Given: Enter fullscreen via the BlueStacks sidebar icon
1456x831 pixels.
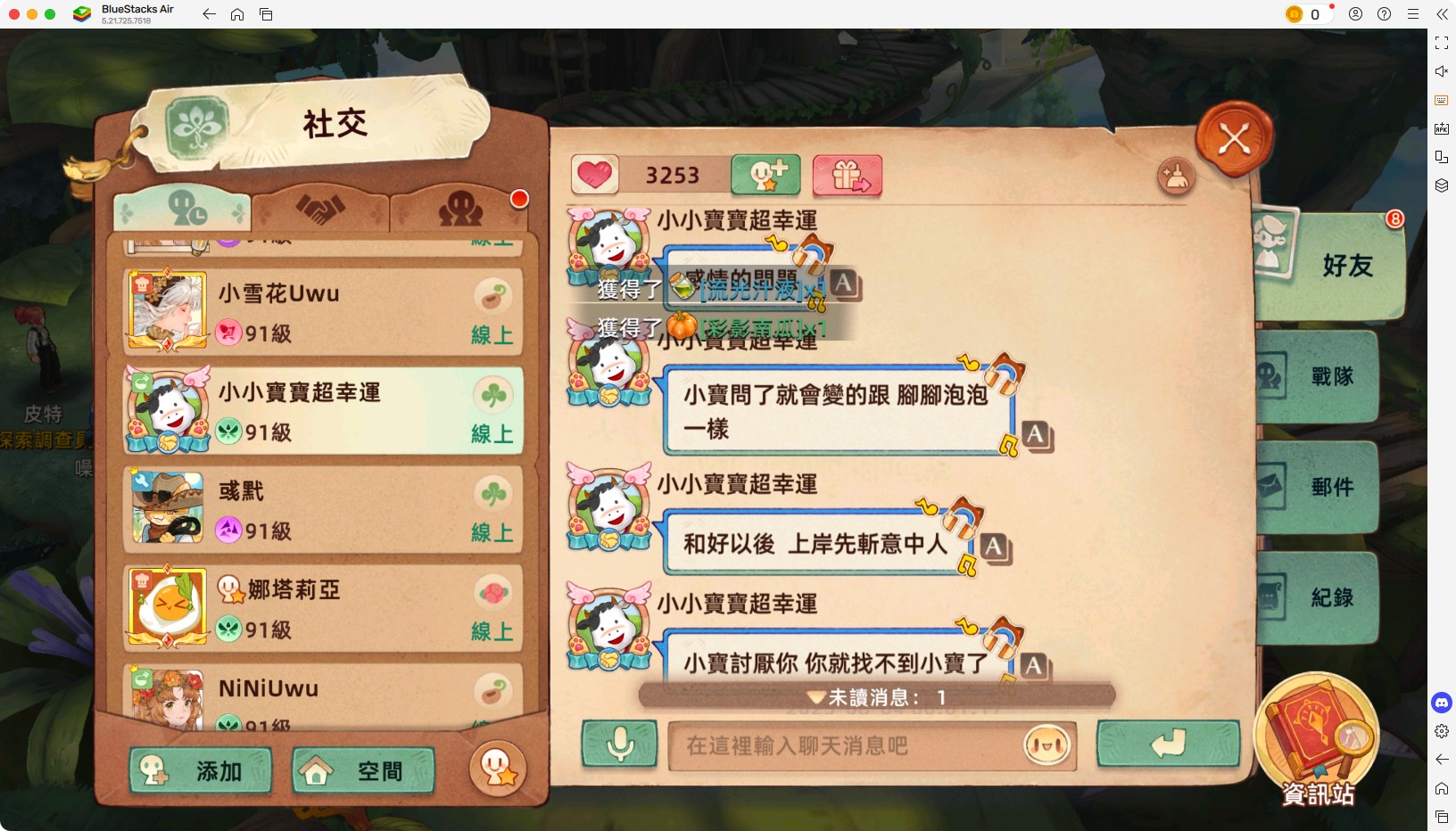Looking at the screenshot, I should pyautogui.click(x=1442, y=42).
